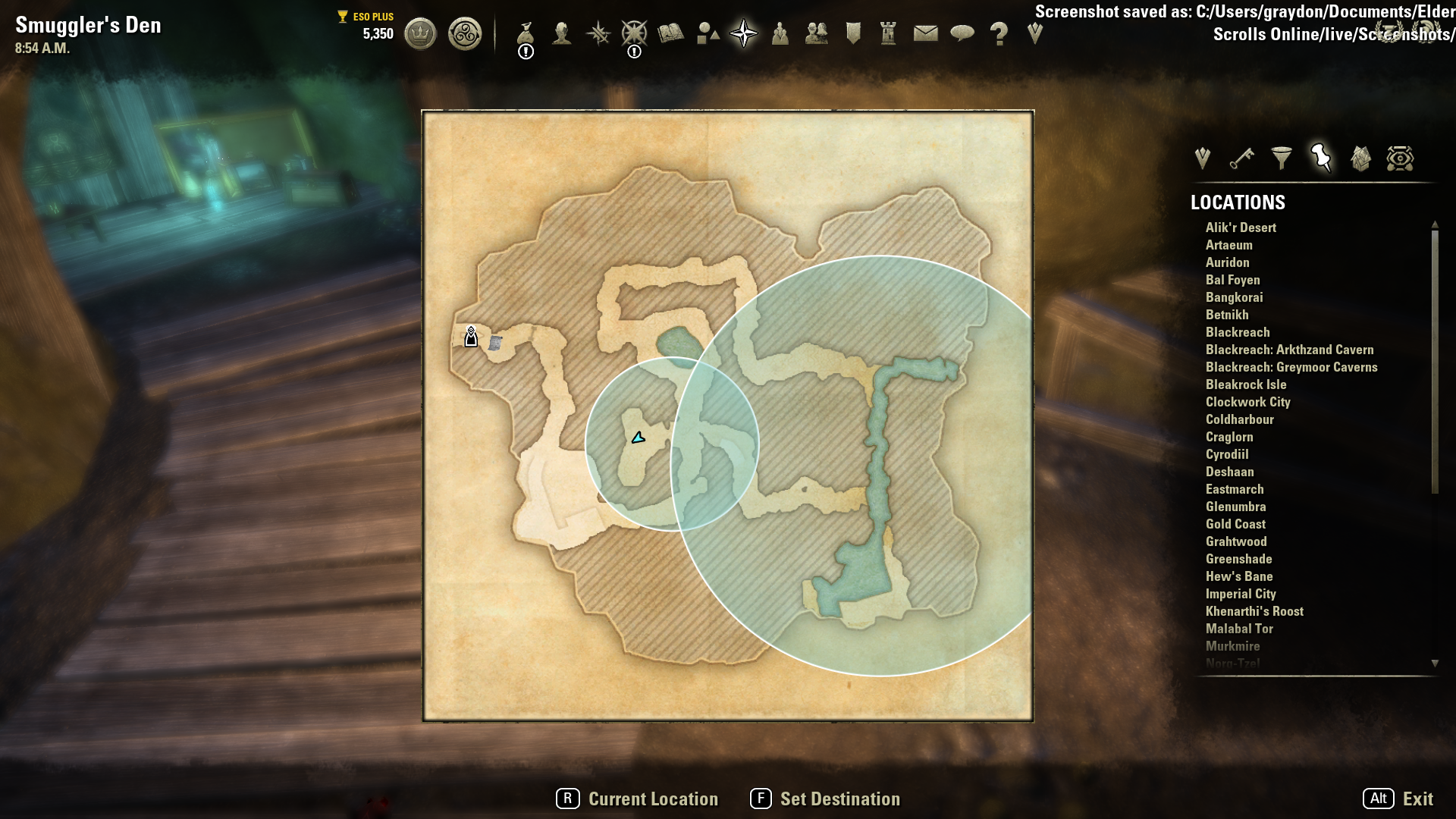Select Gold Coast location entry
1456x819 pixels.
(x=1235, y=524)
